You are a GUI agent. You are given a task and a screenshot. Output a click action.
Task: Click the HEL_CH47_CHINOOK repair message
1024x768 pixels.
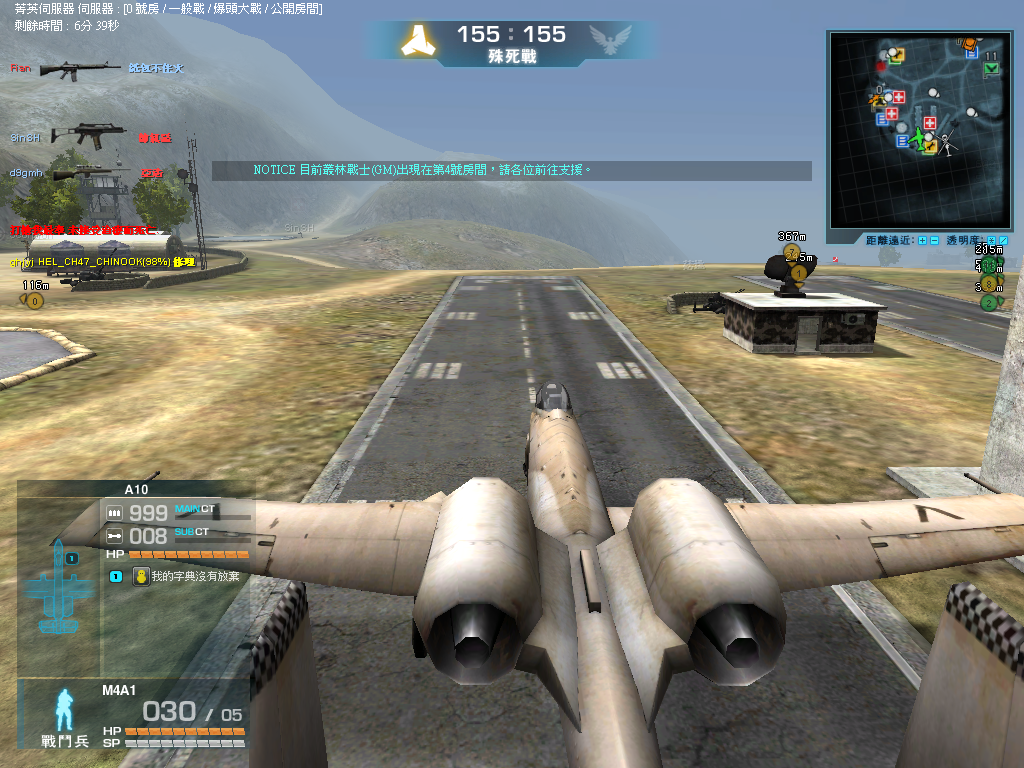101,262
